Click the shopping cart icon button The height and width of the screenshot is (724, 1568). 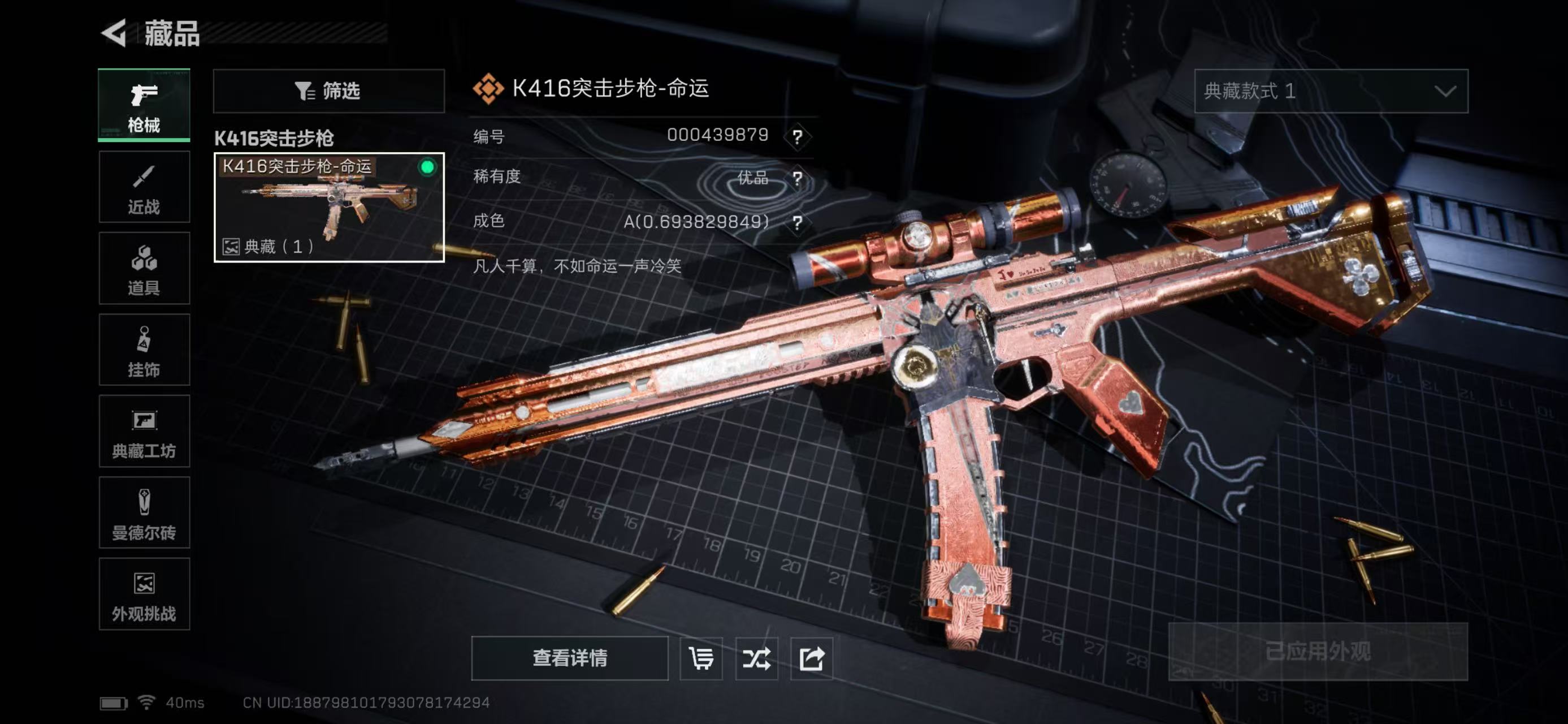tap(701, 658)
